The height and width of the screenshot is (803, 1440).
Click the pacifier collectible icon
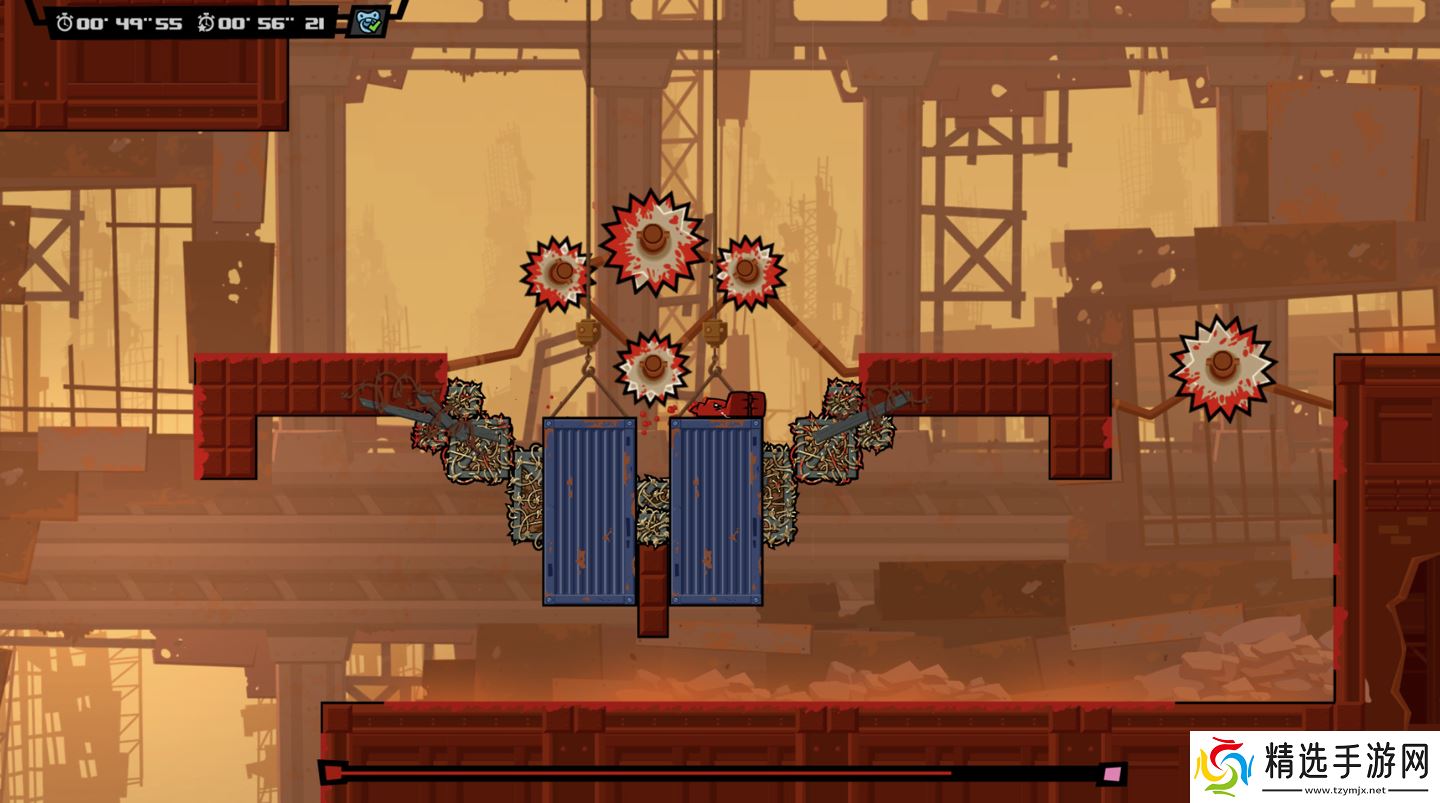point(367,22)
